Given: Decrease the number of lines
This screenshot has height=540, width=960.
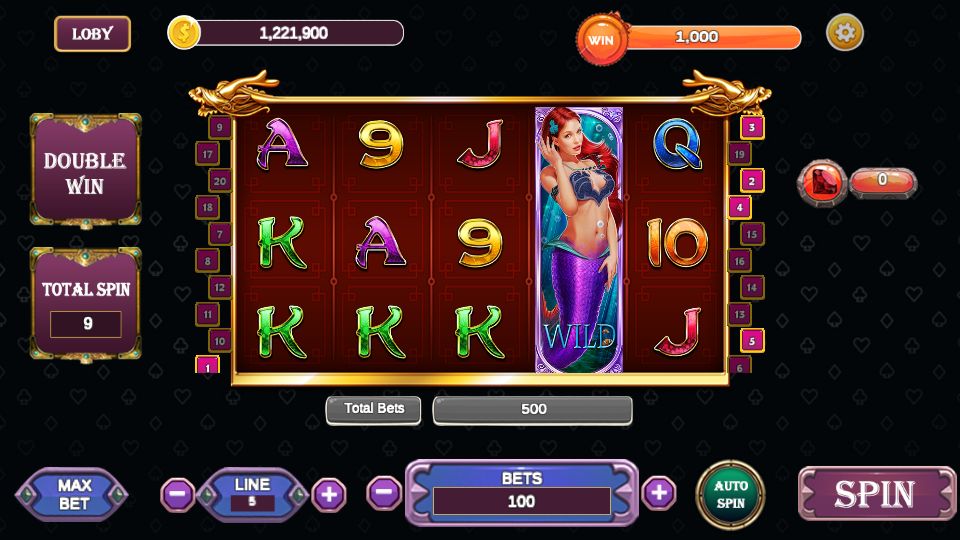Looking at the screenshot, I should click(x=178, y=494).
